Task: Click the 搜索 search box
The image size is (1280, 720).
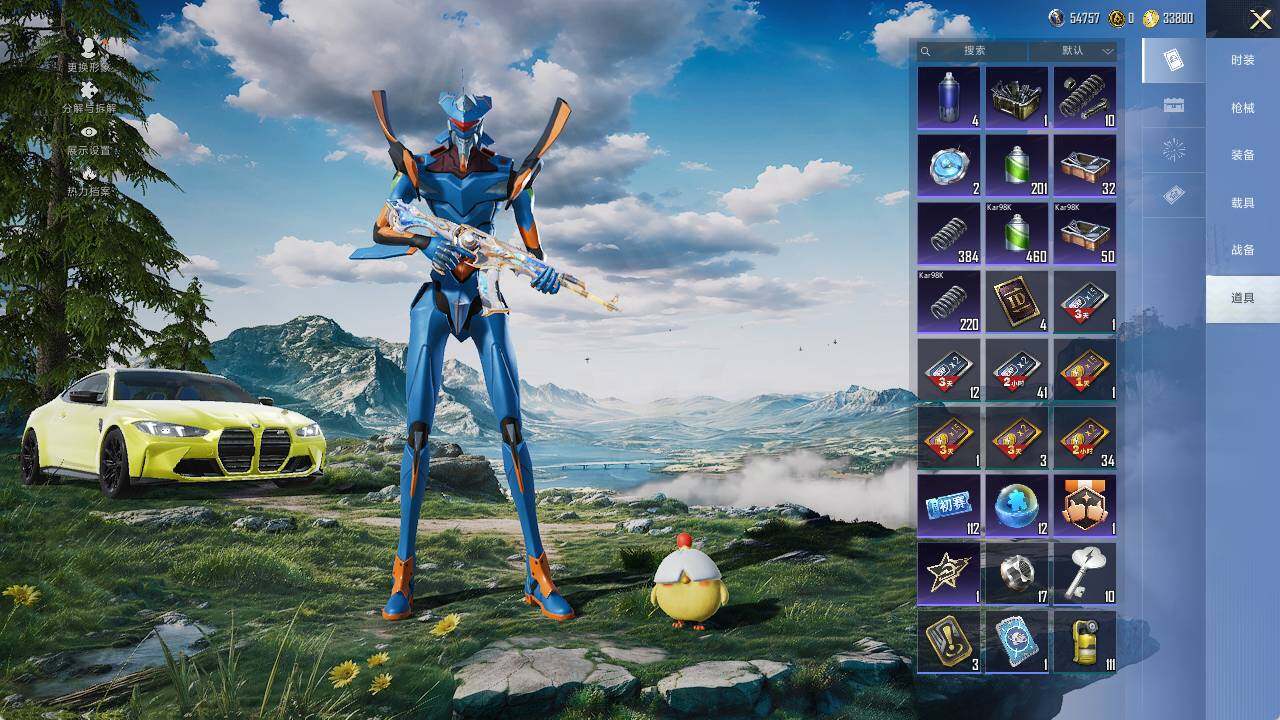Action: point(973,51)
